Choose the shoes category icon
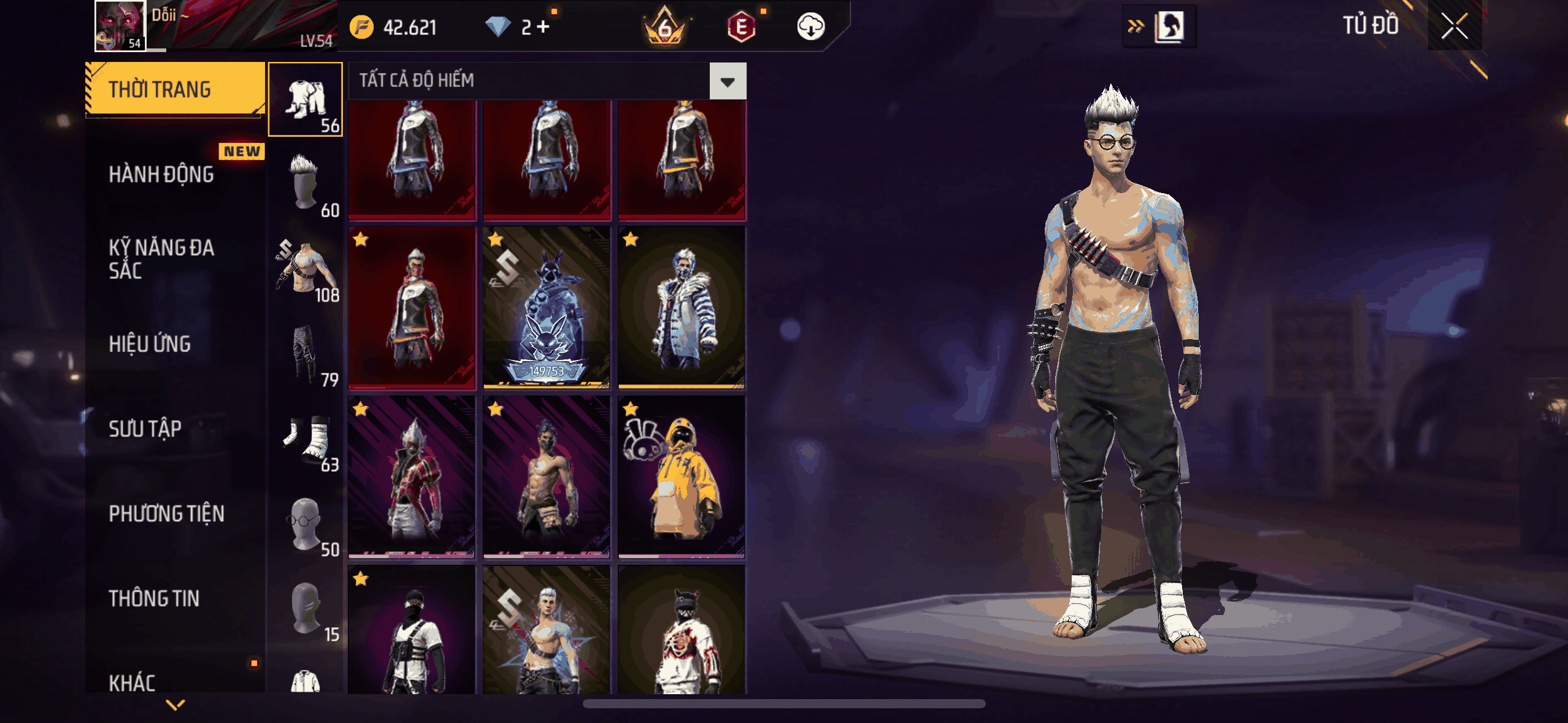This screenshot has width=1568, height=723. (x=306, y=438)
